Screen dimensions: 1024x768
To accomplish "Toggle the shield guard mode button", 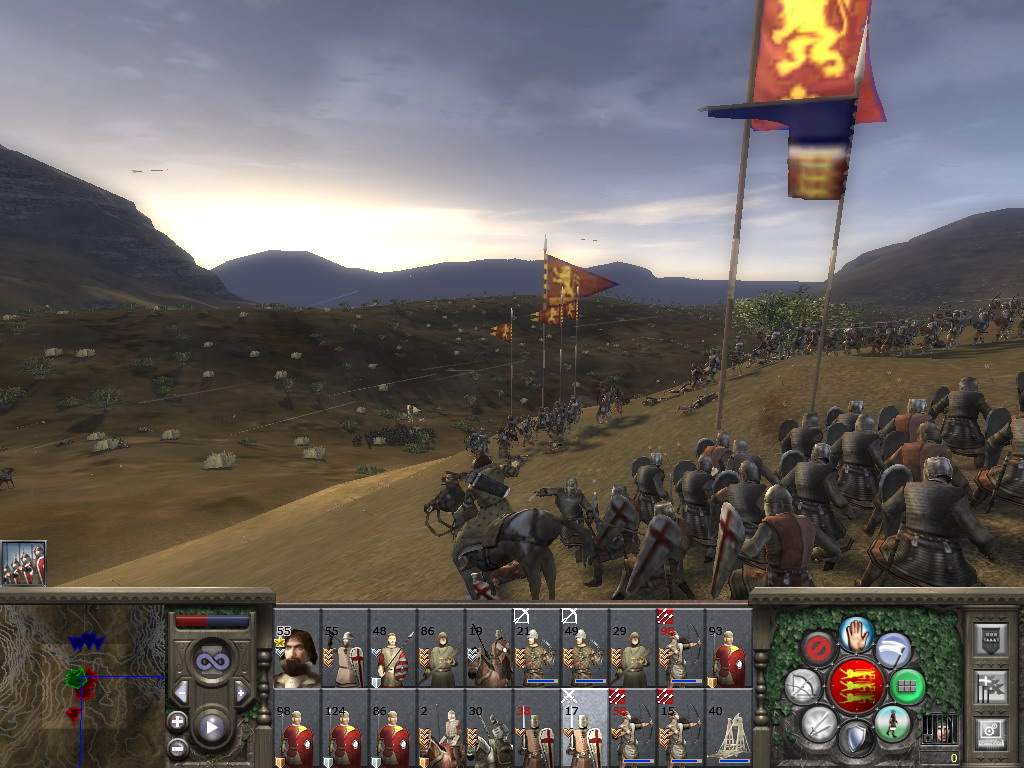I will coord(855,739).
